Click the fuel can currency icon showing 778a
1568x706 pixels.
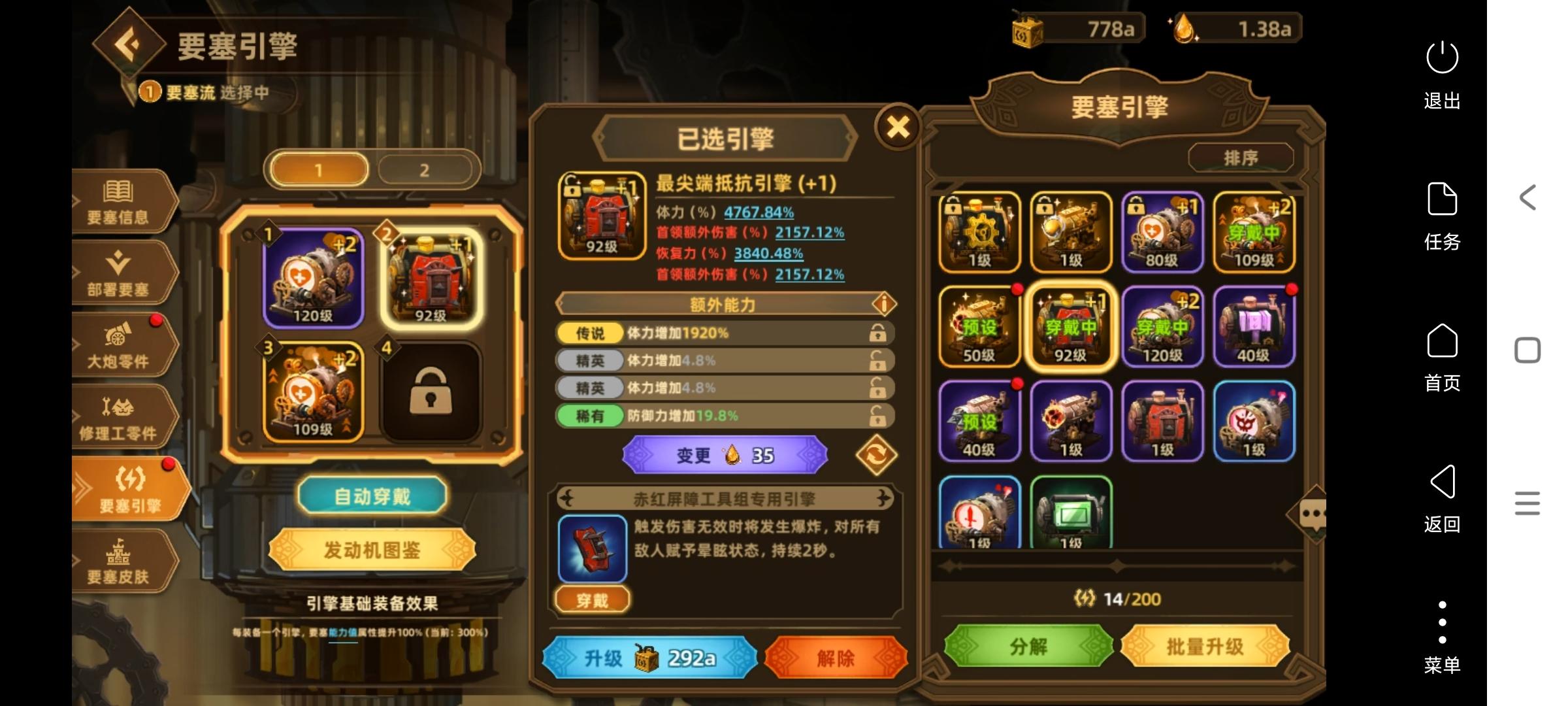click(1028, 27)
